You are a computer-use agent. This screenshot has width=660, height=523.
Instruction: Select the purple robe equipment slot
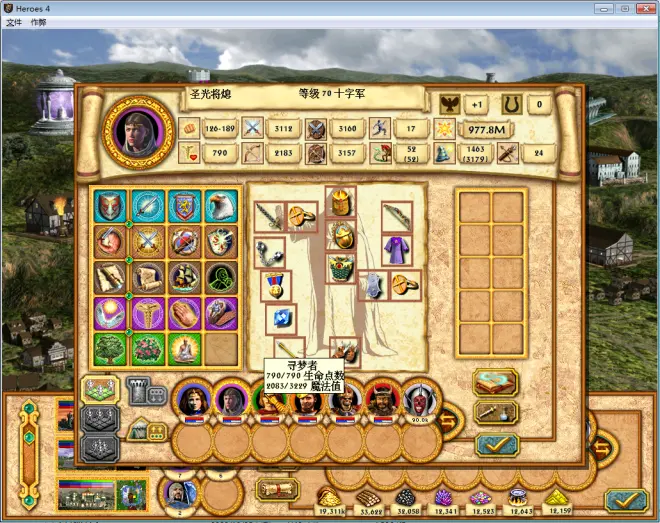click(x=397, y=248)
